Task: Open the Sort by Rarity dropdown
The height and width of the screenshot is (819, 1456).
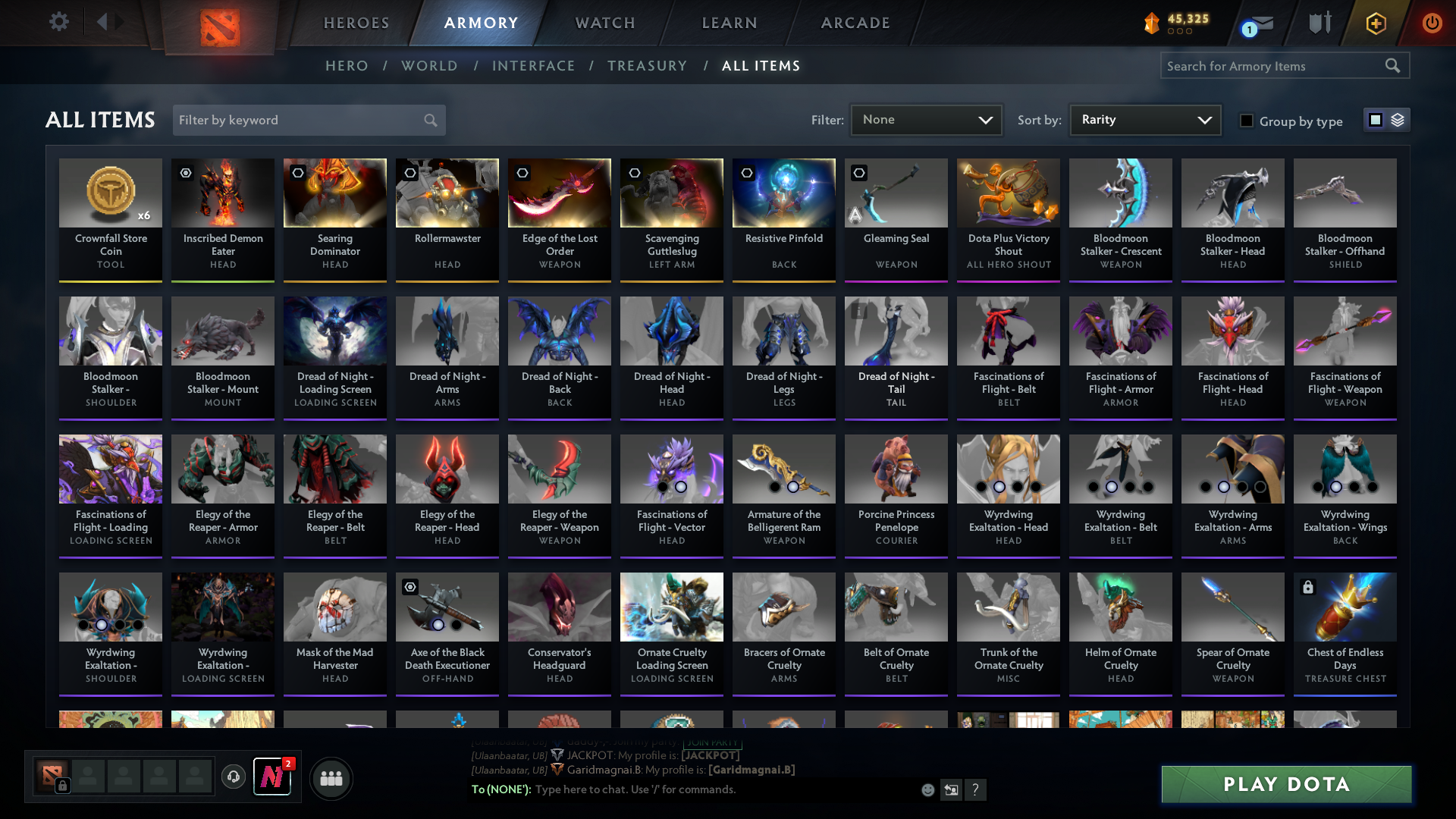Action: pos(1144,119)
